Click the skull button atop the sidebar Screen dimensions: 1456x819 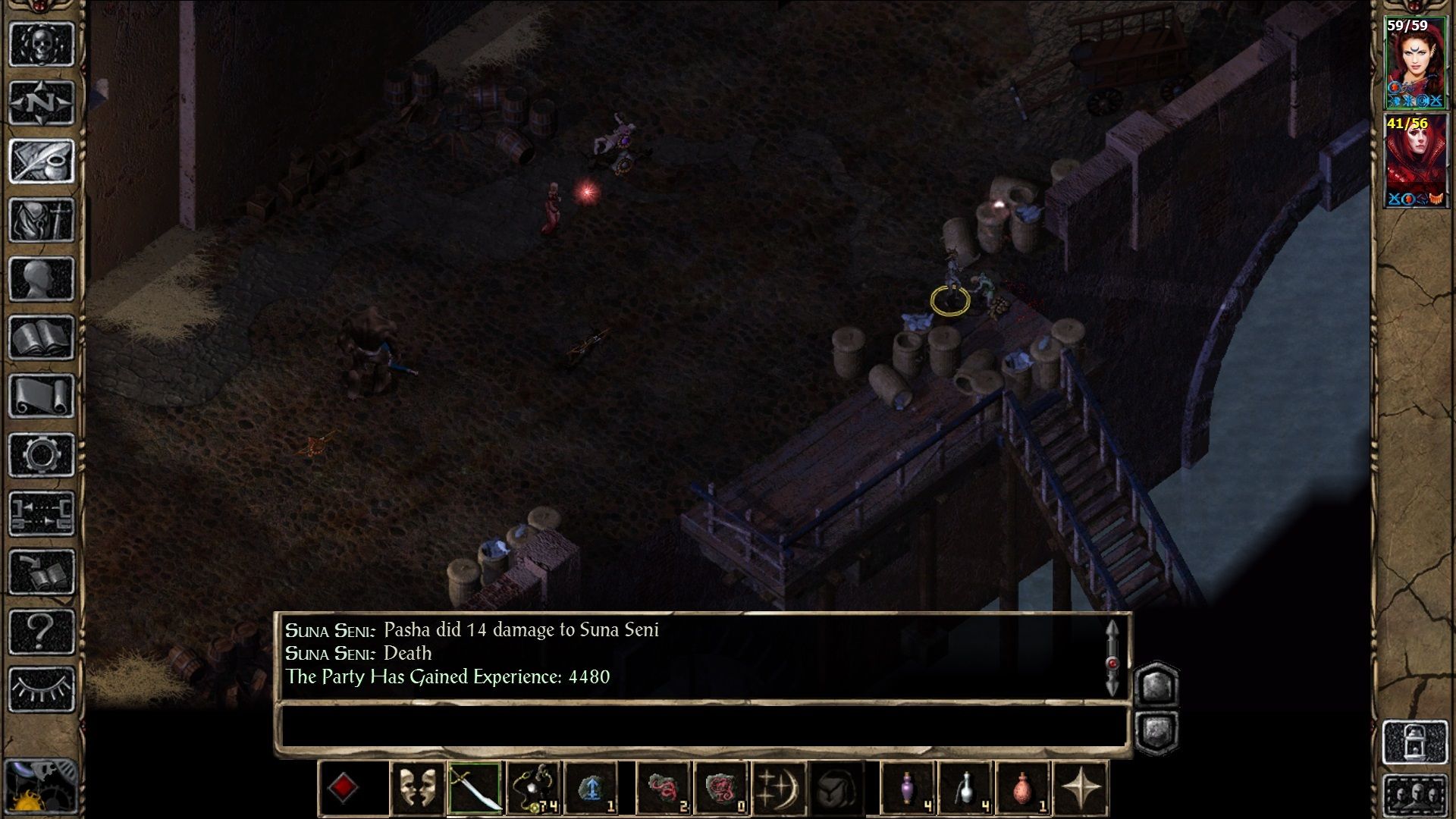42,44
